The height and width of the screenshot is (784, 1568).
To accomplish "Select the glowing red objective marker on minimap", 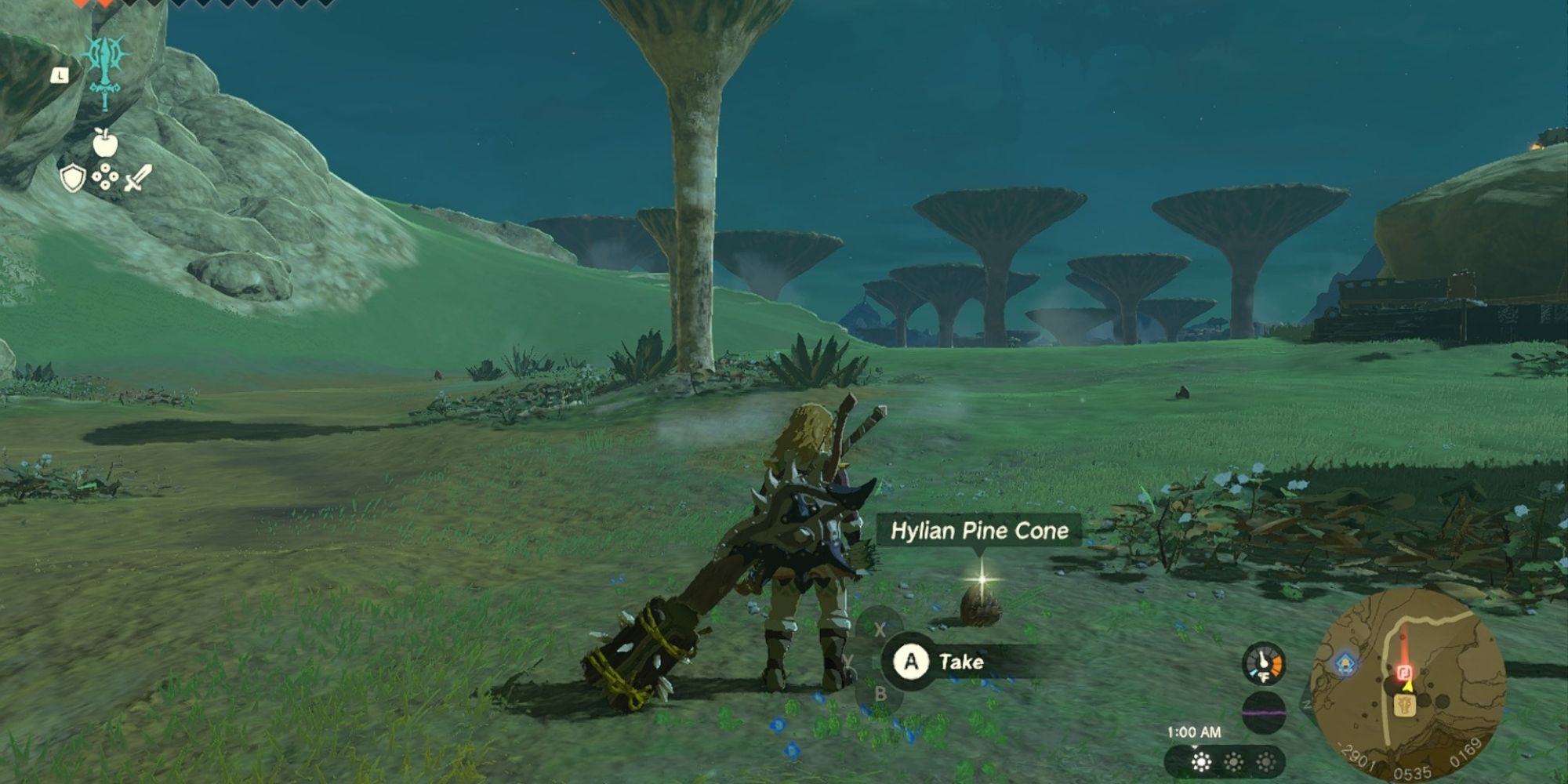I will click(1403, 672).
